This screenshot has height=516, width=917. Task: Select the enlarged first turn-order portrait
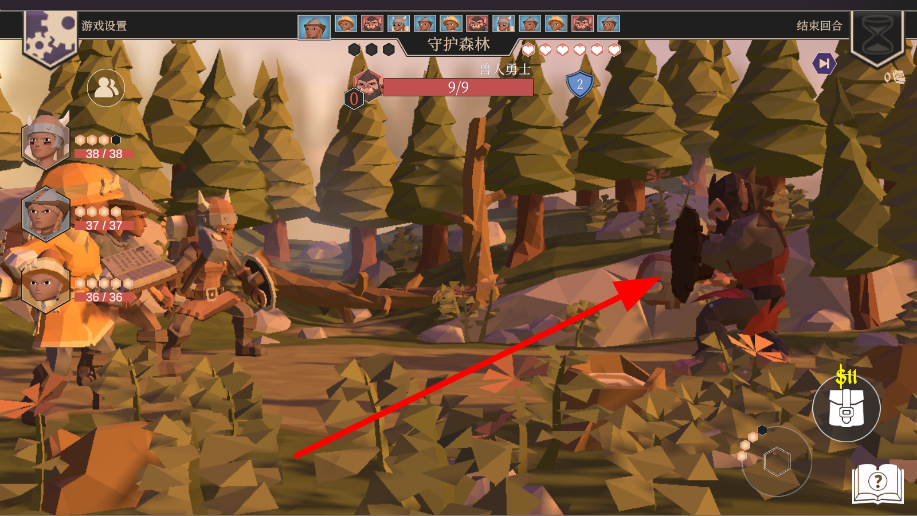tap(314, 26)
